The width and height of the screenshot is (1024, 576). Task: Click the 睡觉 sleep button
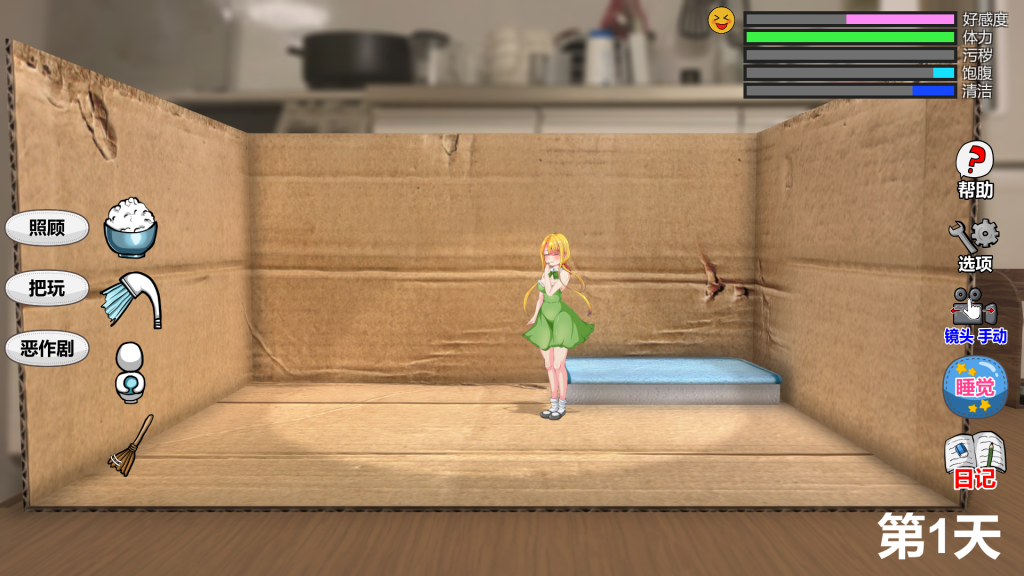coord(974,387)
